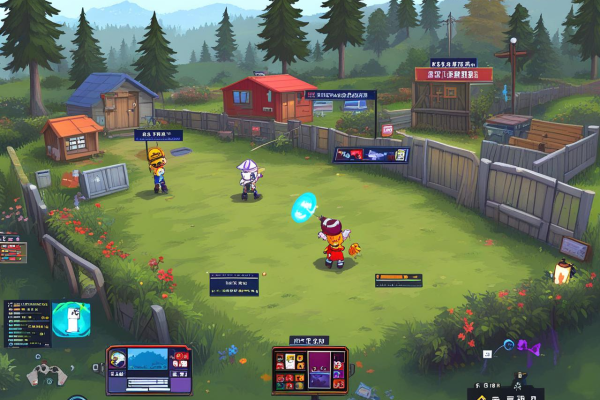Open the blue mountain landscape thumbnail
Image resolution: width=600 pixels, height=400 pixels.
pos(148,359)
